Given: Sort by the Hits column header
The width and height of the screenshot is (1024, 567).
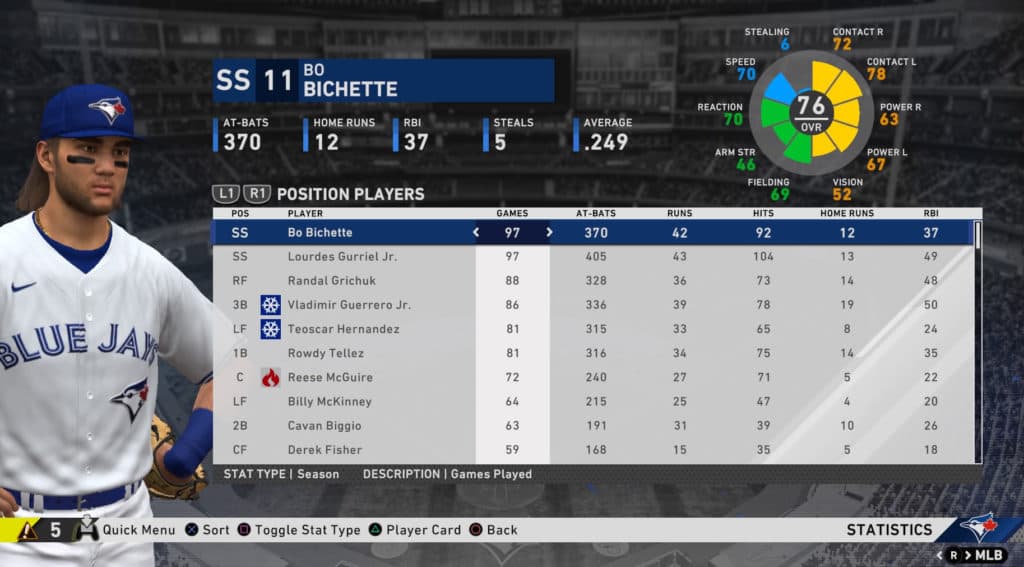Looking at the screenshot, I should pos(762,213).
